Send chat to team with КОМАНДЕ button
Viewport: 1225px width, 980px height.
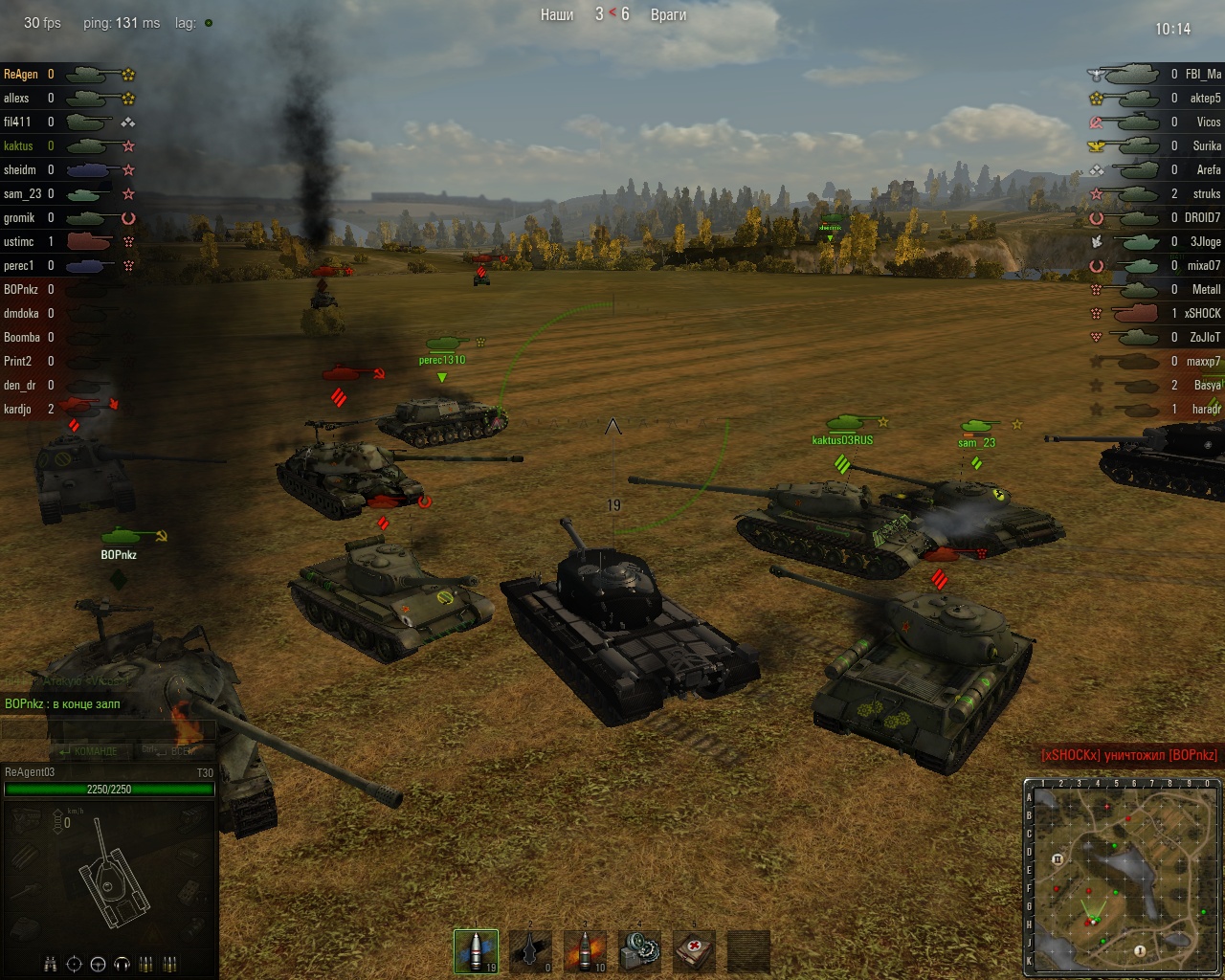coord(89,751)
